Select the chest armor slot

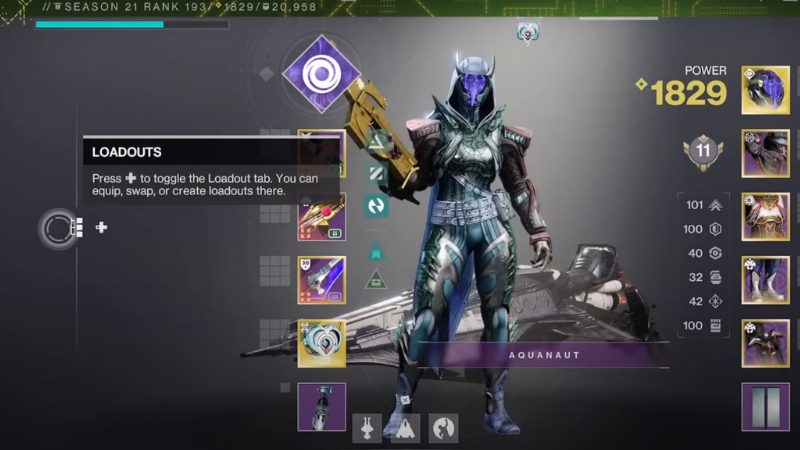click(765, 216)
